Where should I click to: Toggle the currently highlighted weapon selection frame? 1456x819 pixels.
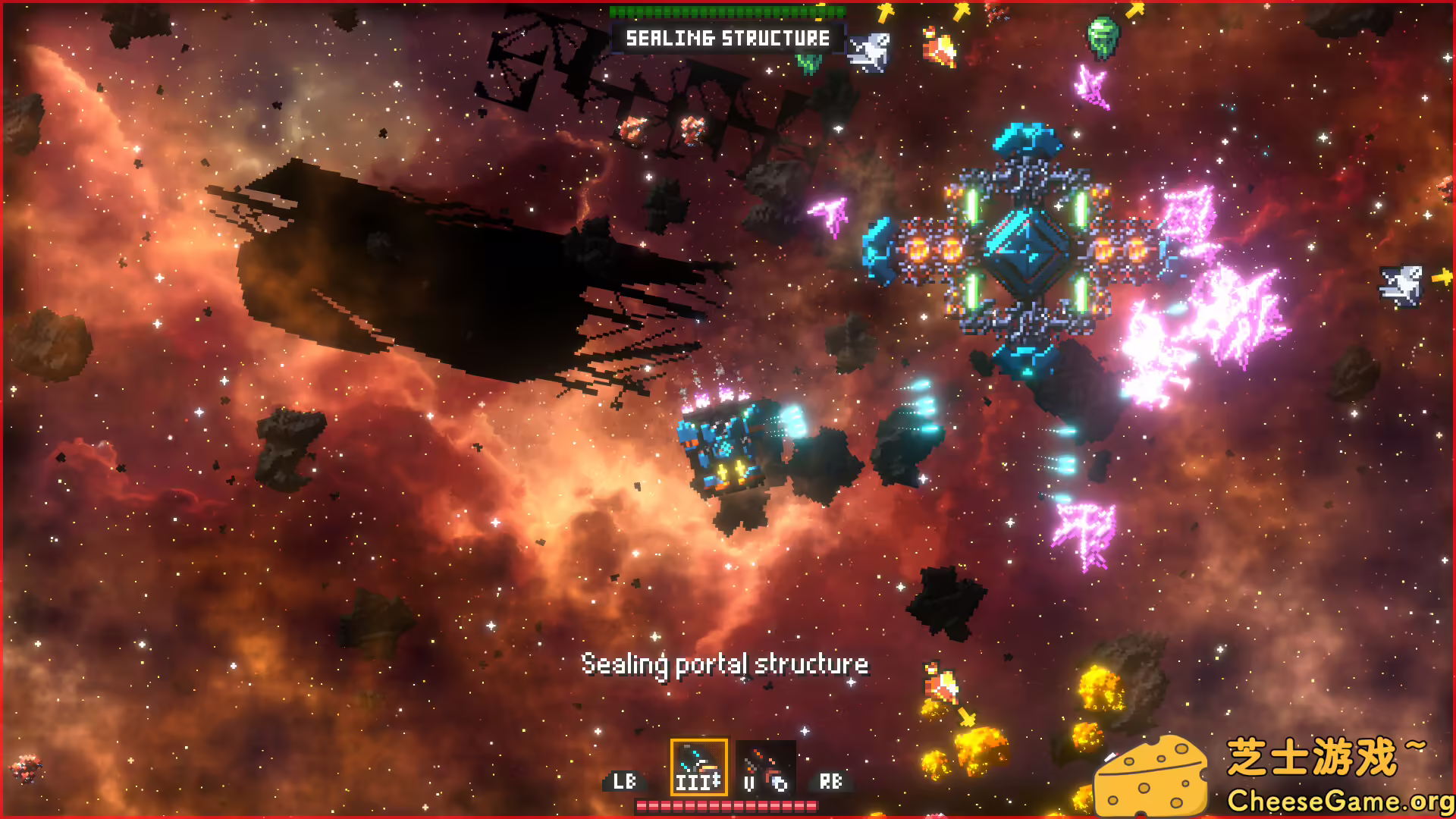pyautogui.click(x=698, y=768)
